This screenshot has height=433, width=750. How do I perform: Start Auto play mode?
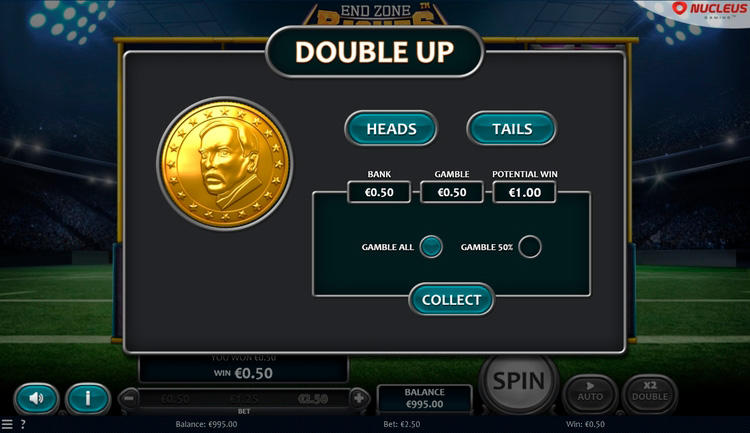point(590,394)
